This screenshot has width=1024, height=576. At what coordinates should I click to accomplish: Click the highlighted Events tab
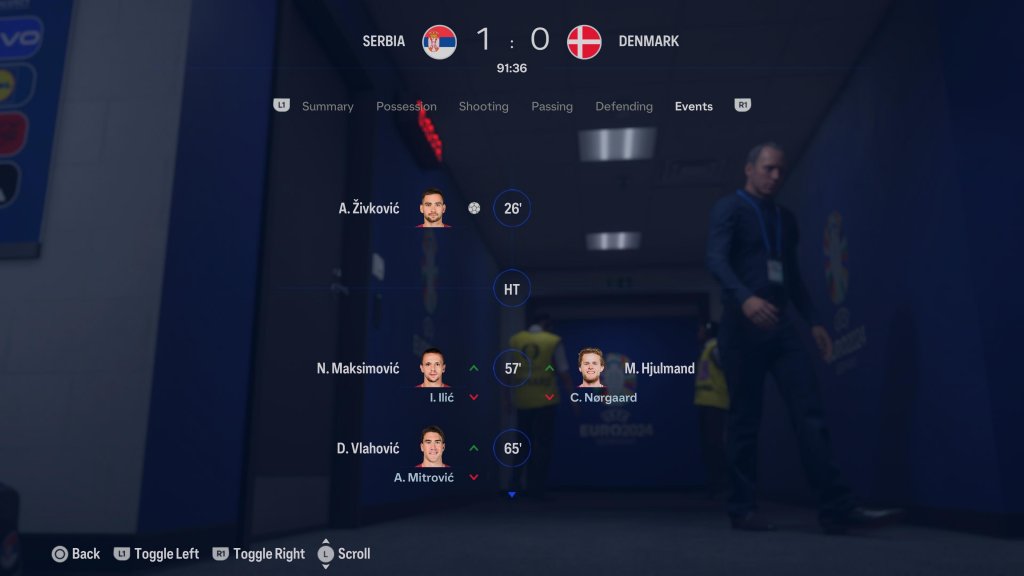tap(693, 106)
